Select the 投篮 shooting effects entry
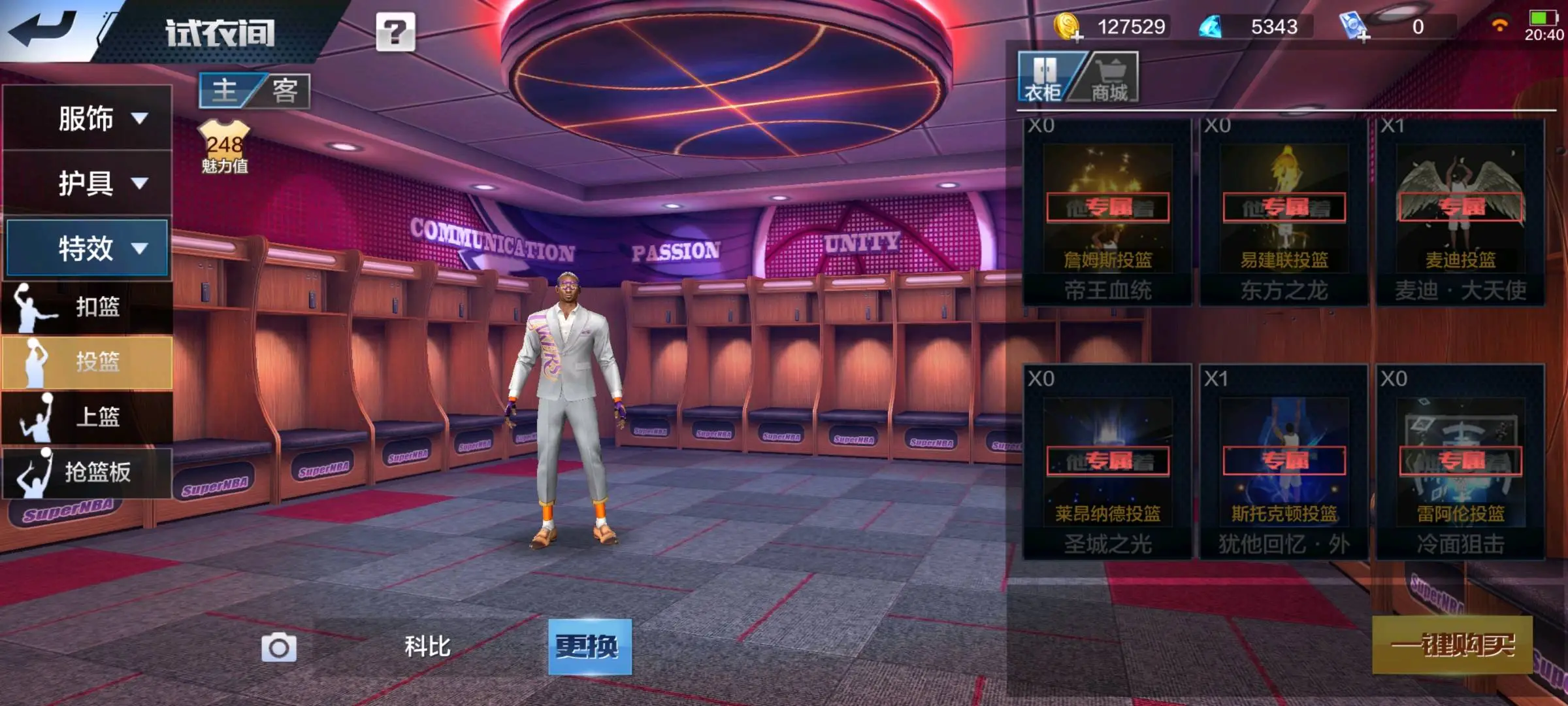 [x=88, y=361]
